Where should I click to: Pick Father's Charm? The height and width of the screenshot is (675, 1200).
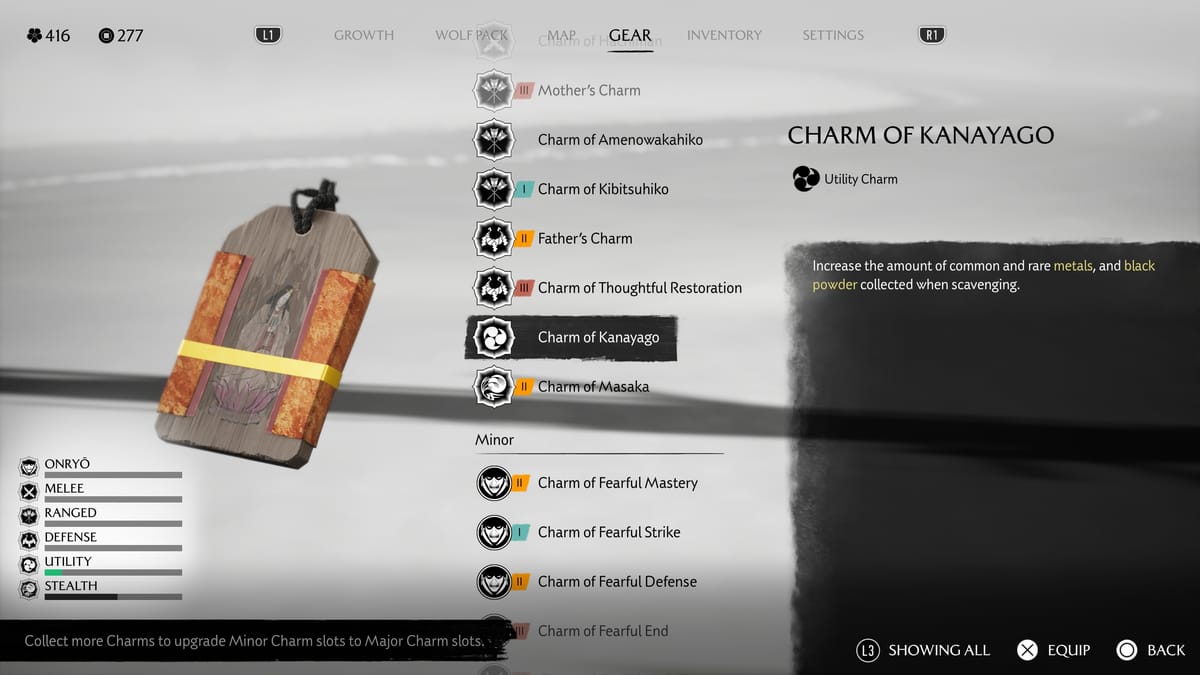[584, 238]
